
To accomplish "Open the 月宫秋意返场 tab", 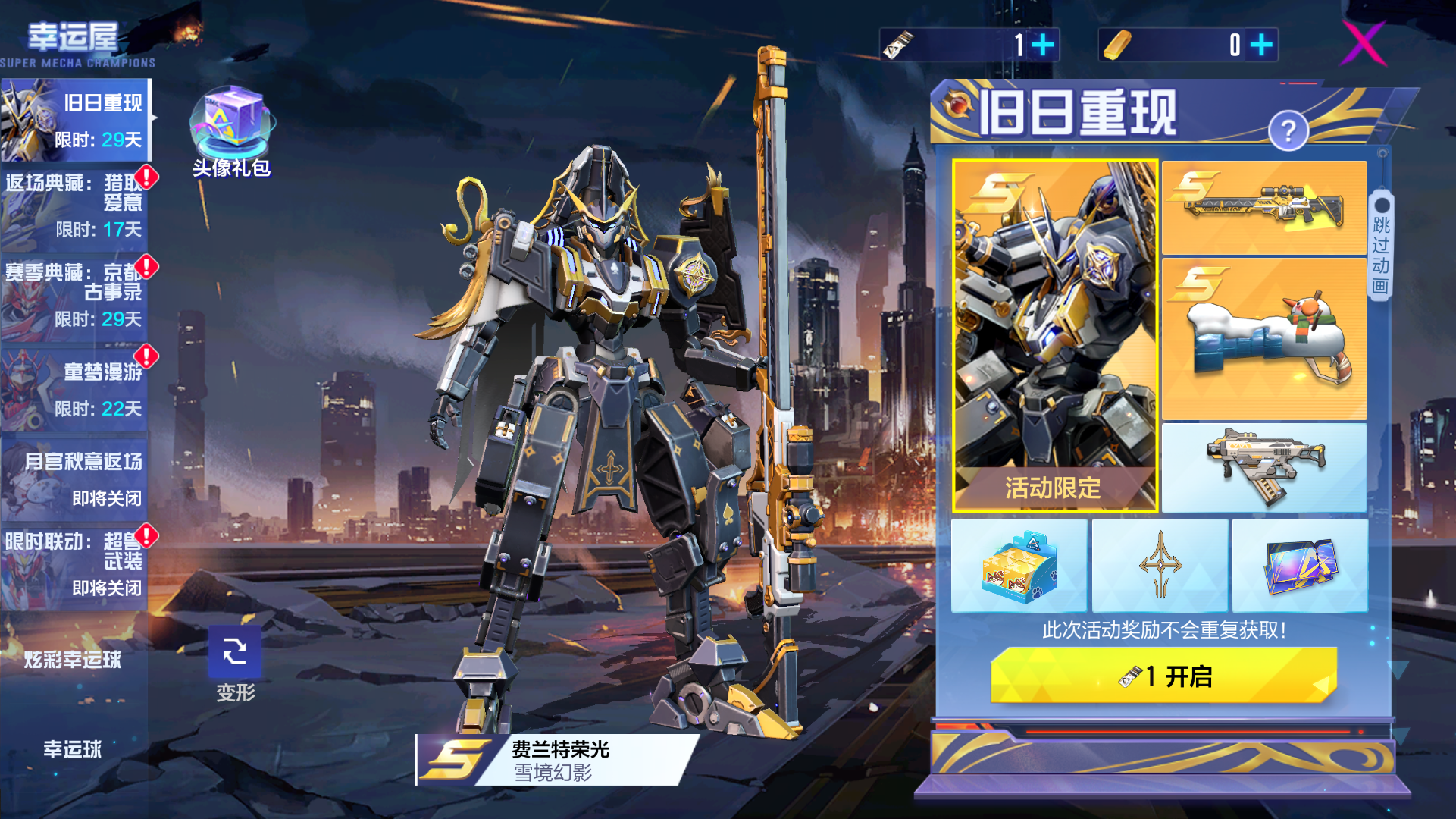I will click(x=74, y=476).
